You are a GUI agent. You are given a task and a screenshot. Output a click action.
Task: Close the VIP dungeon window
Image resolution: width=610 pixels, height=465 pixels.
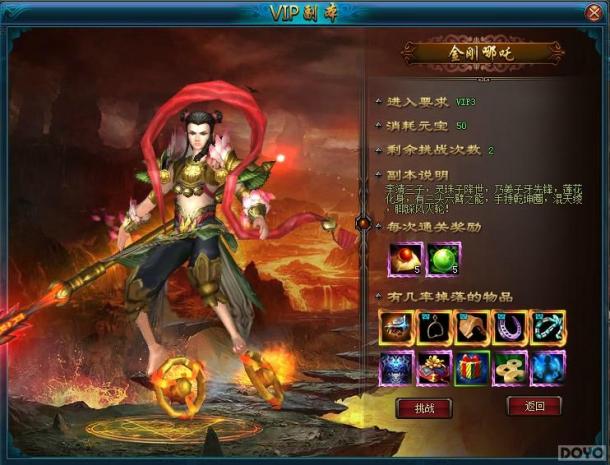(595, 12)
